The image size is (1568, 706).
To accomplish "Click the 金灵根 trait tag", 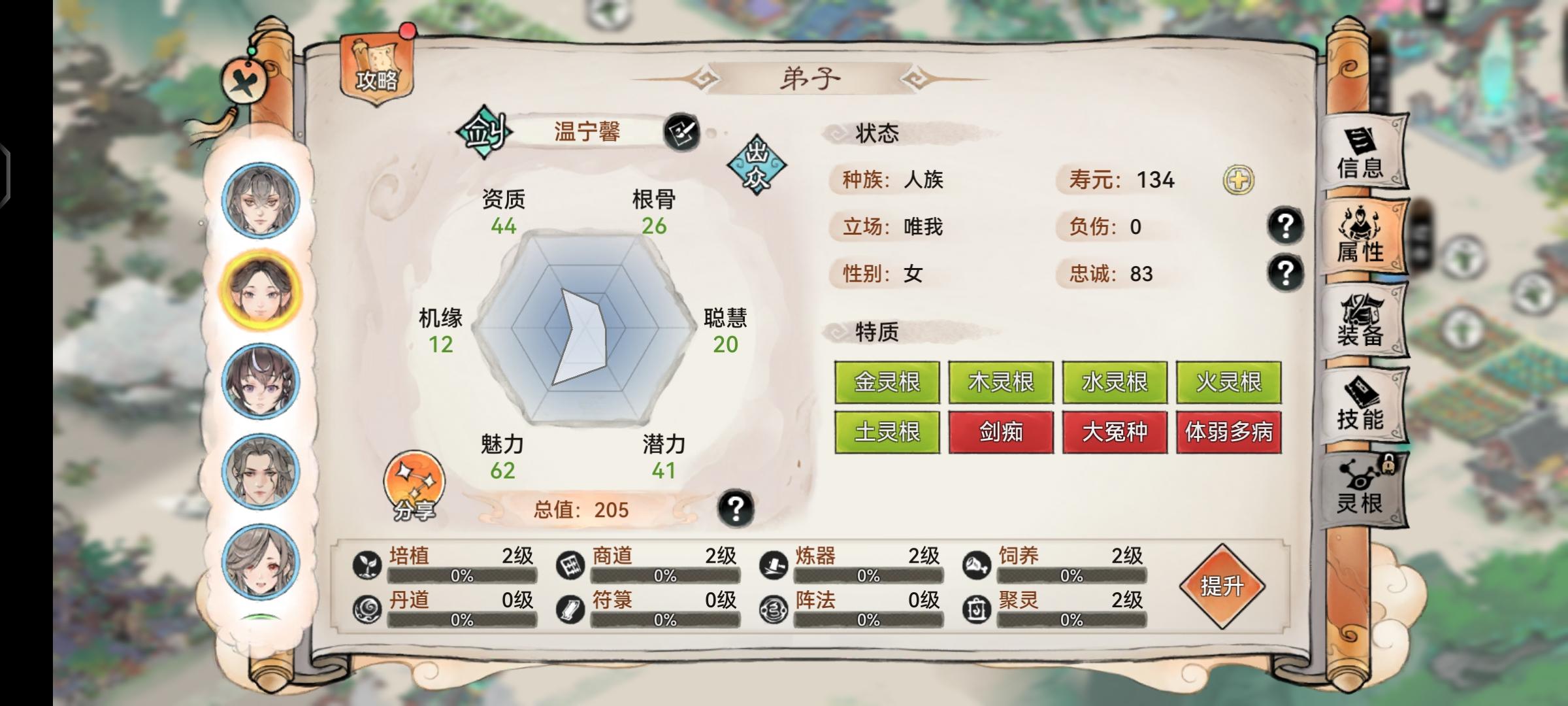I will pyautogui.click(x=887, y=383).
